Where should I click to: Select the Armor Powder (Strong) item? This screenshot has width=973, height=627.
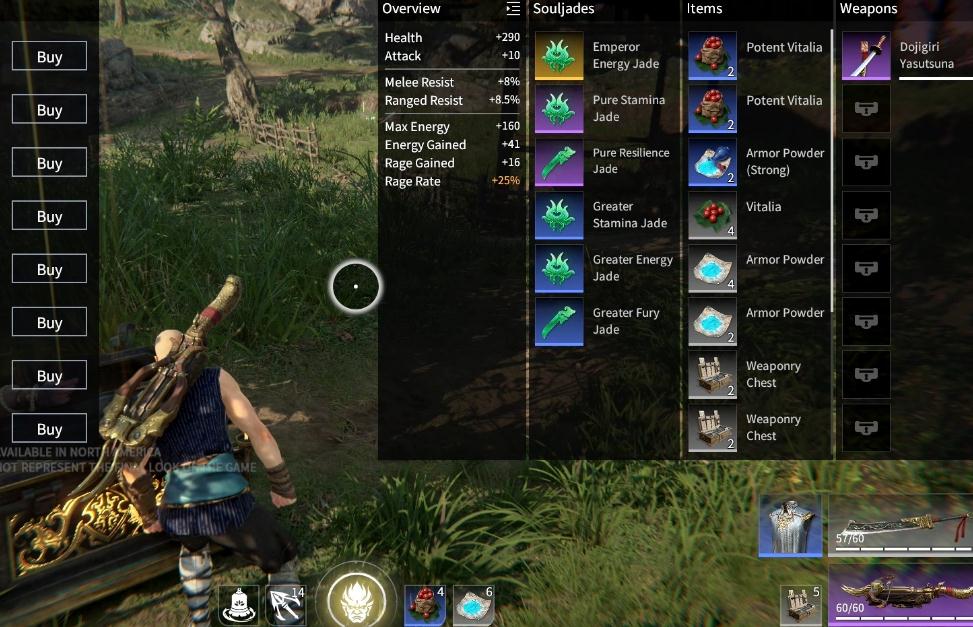713,162
